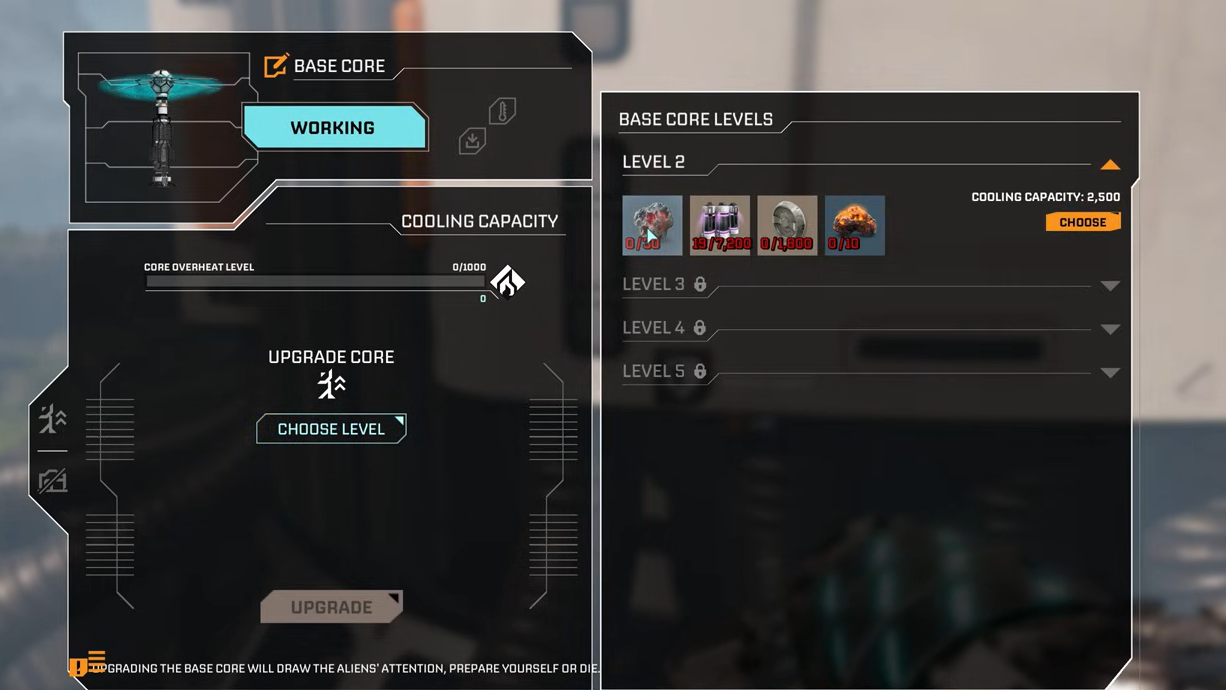Choose Level 2 with the orange button
The height and width of the screenshot is (690, 1226).
tap(1082, 222)
